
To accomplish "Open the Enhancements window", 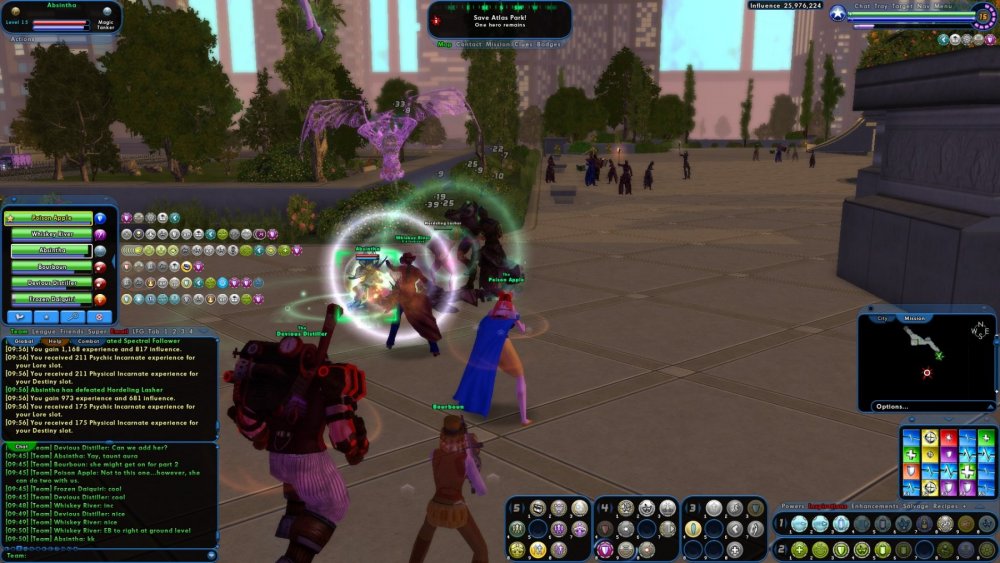I will [880, 507].
